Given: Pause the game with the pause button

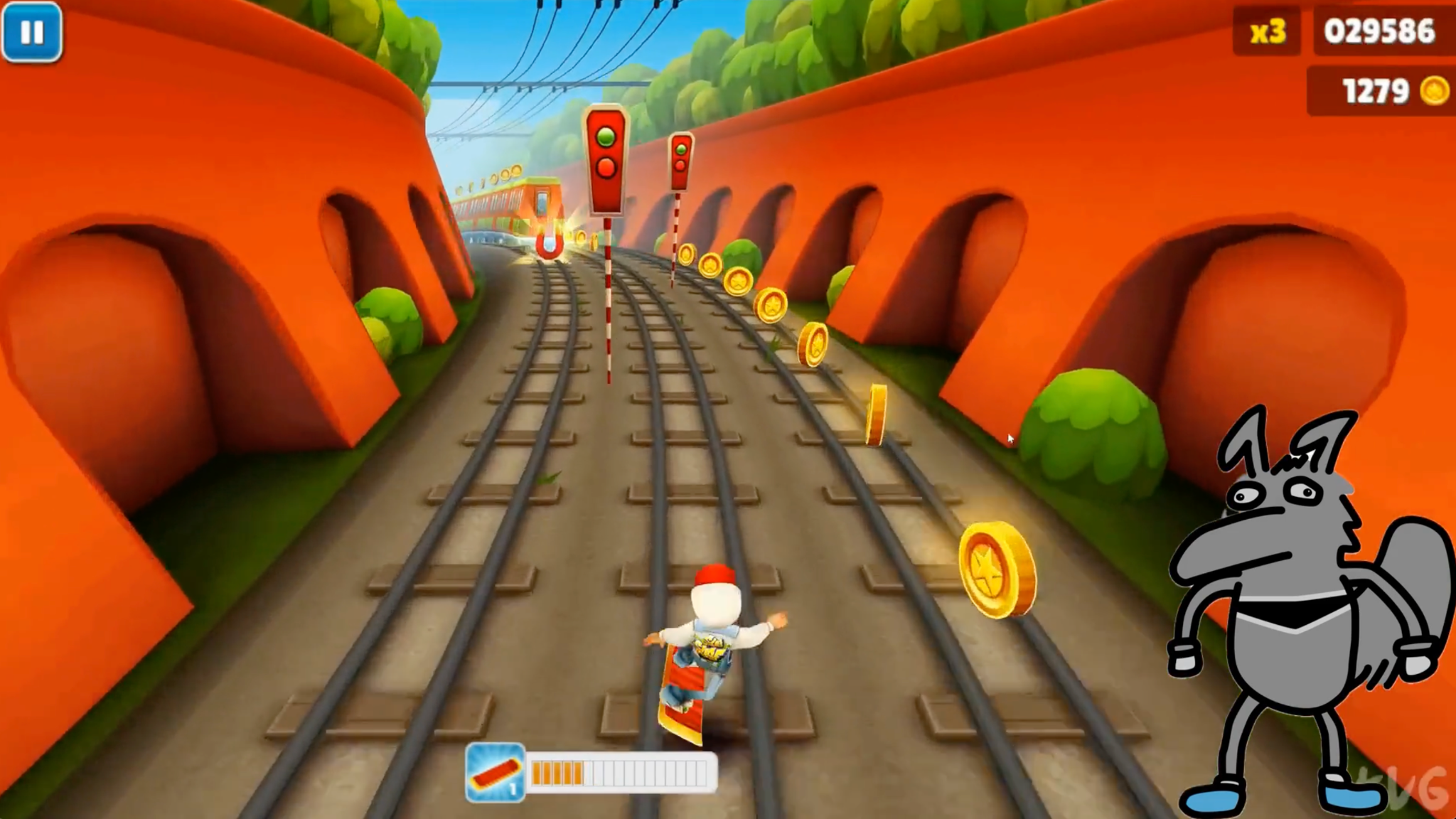Looking at the screenshot, I should [32, 32].
